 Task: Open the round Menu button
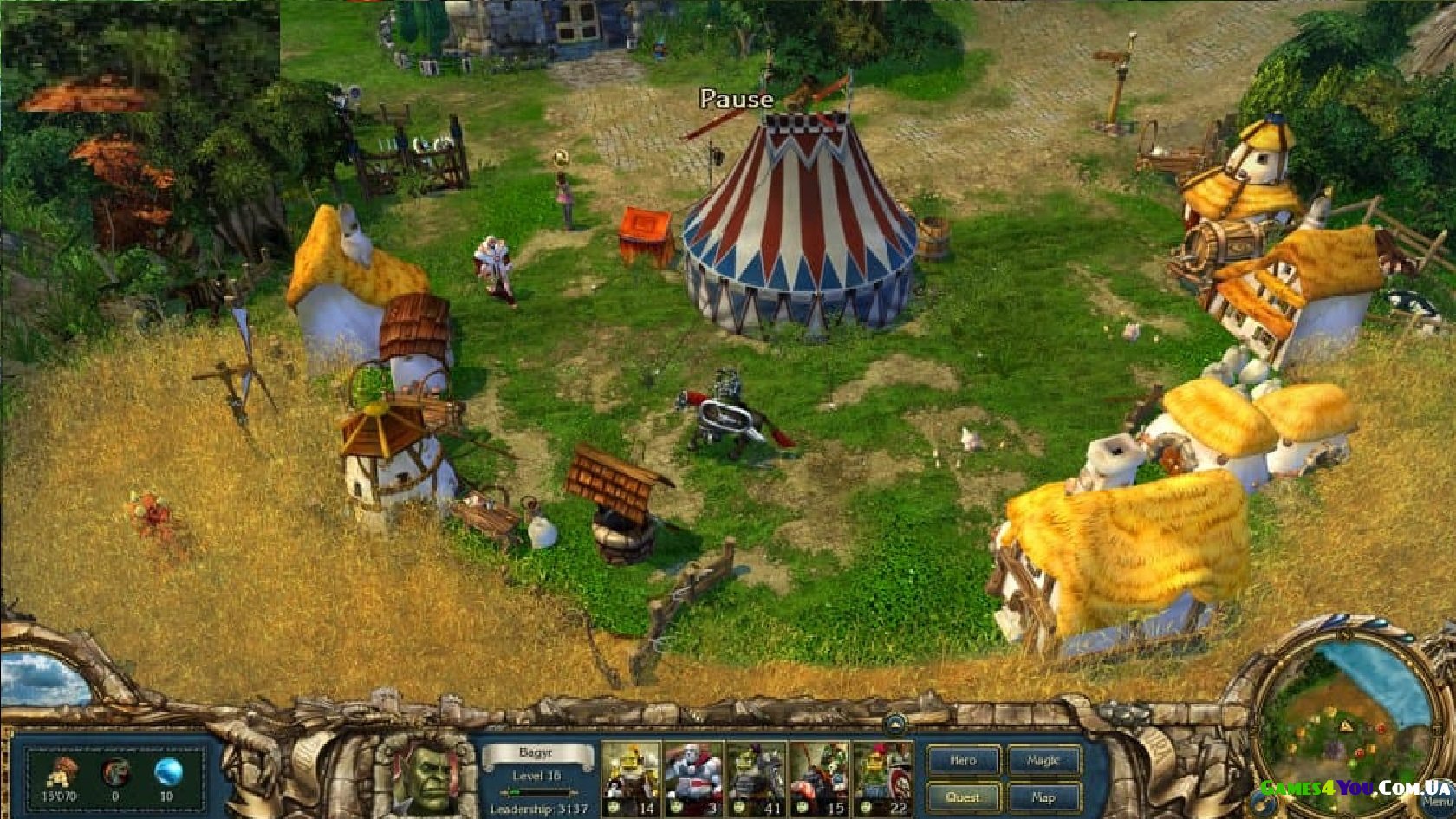[1436, 802]
